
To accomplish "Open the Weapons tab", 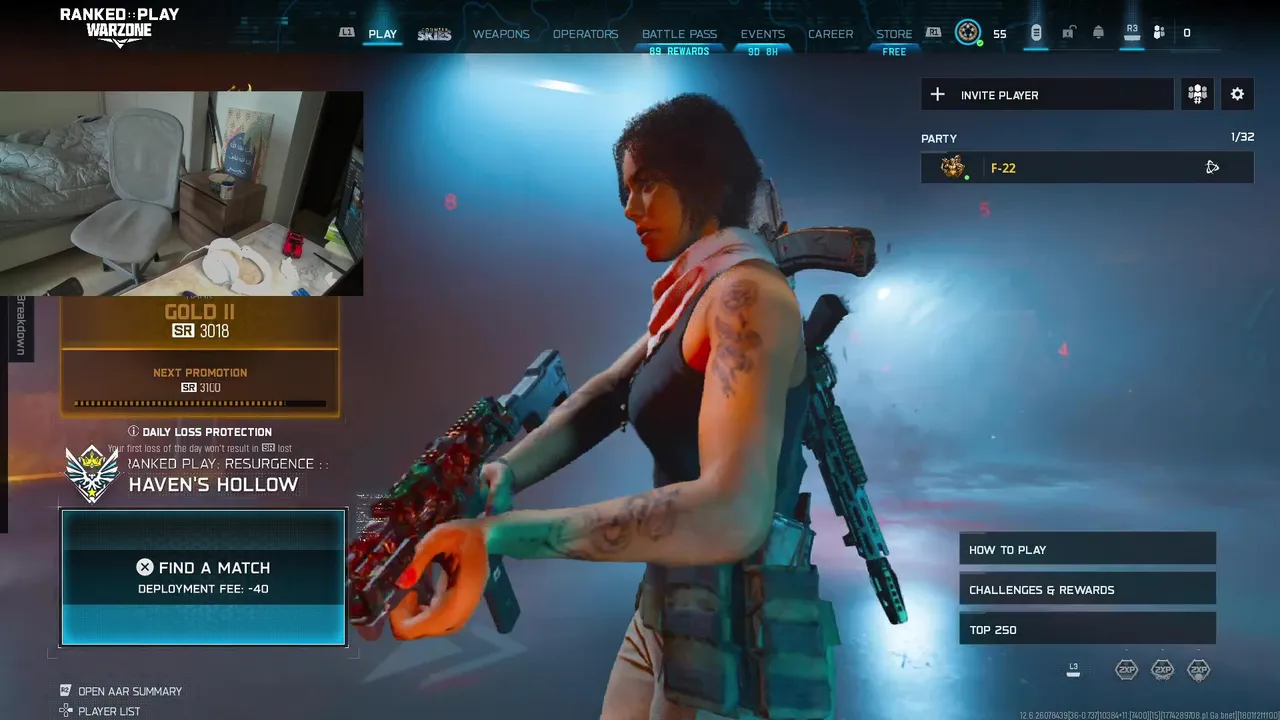I will coord(501,34).
